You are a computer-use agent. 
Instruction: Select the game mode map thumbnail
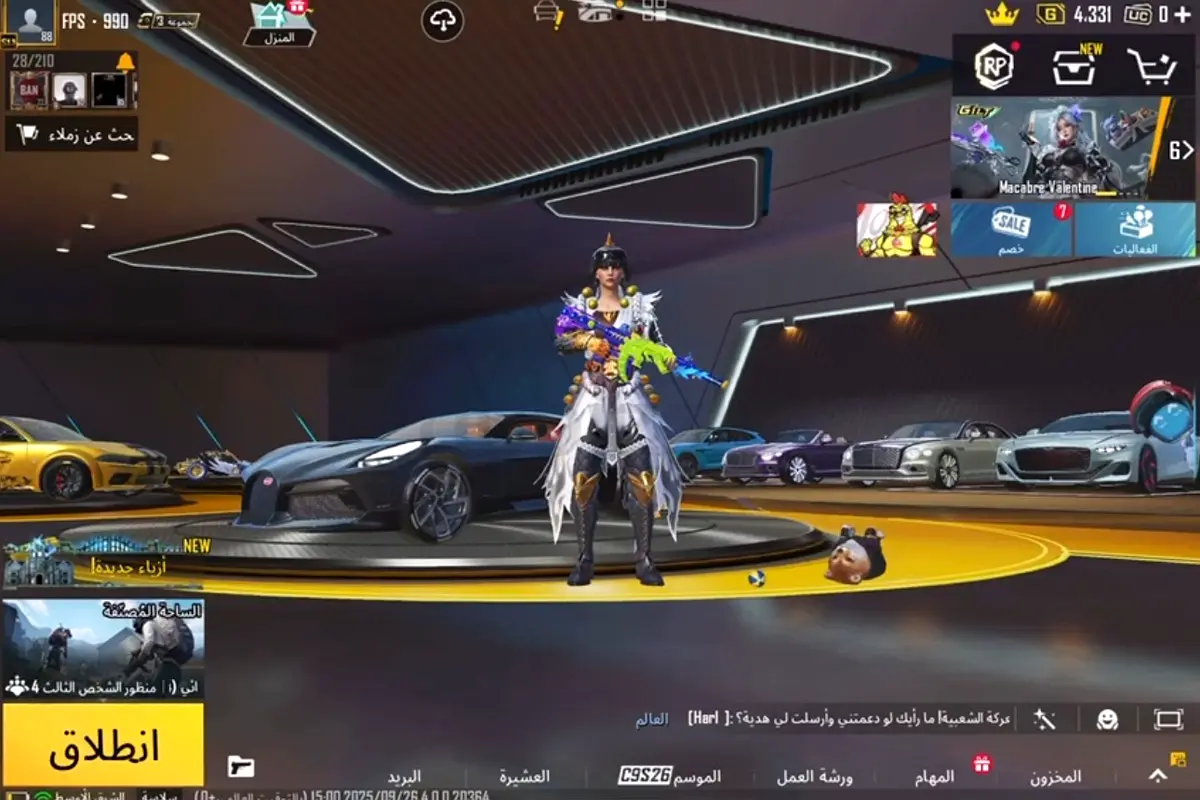pos(103,648)
